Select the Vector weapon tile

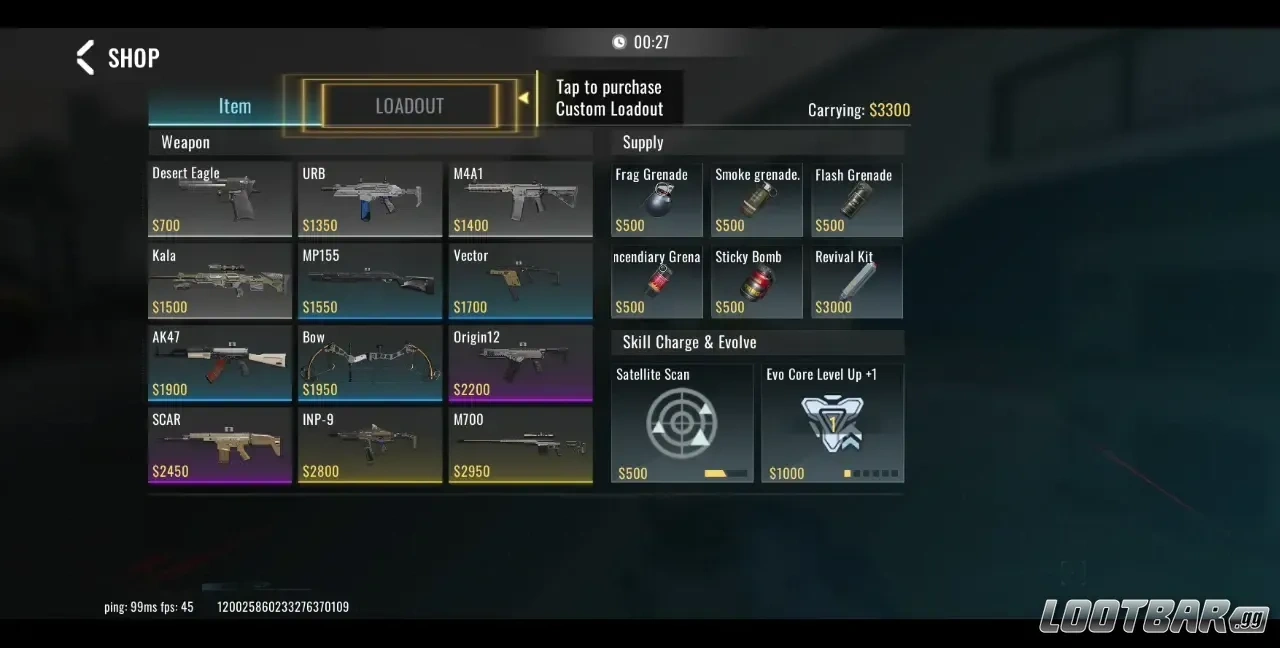click(520, 282)
